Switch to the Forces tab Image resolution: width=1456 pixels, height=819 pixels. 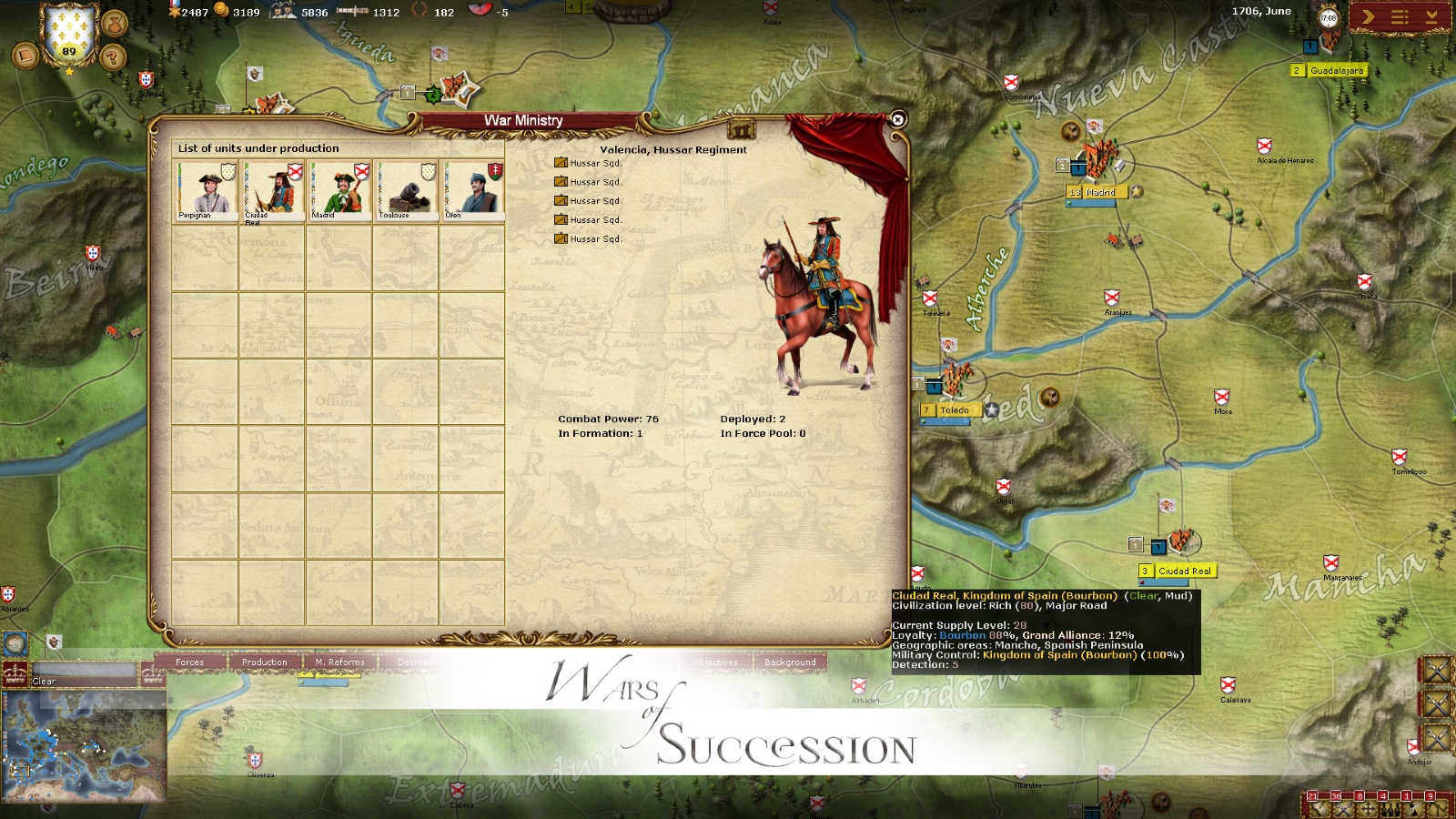pos(189,662)
